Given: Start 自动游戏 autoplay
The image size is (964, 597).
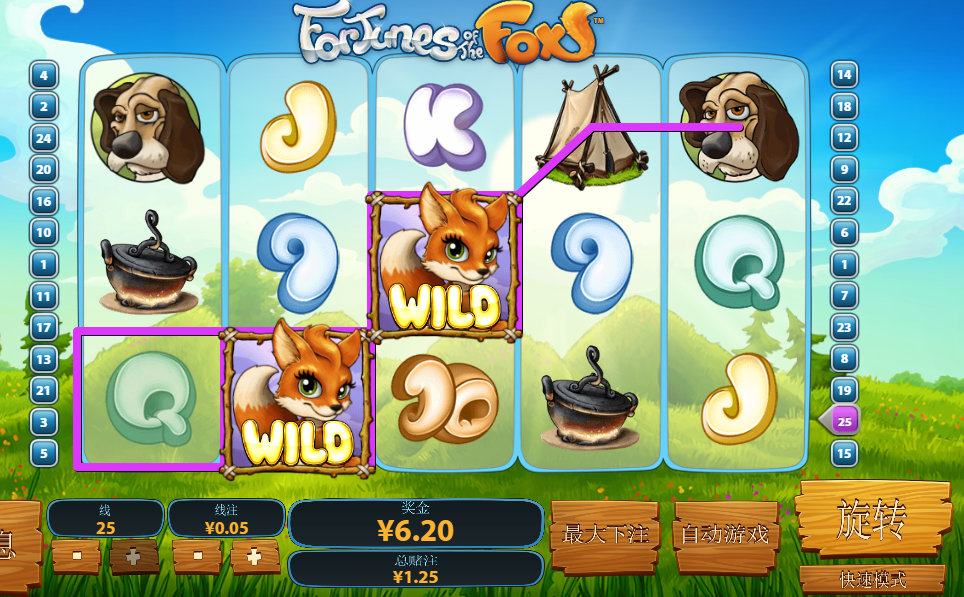Looking at the screenshot, I should click(725, 536).
